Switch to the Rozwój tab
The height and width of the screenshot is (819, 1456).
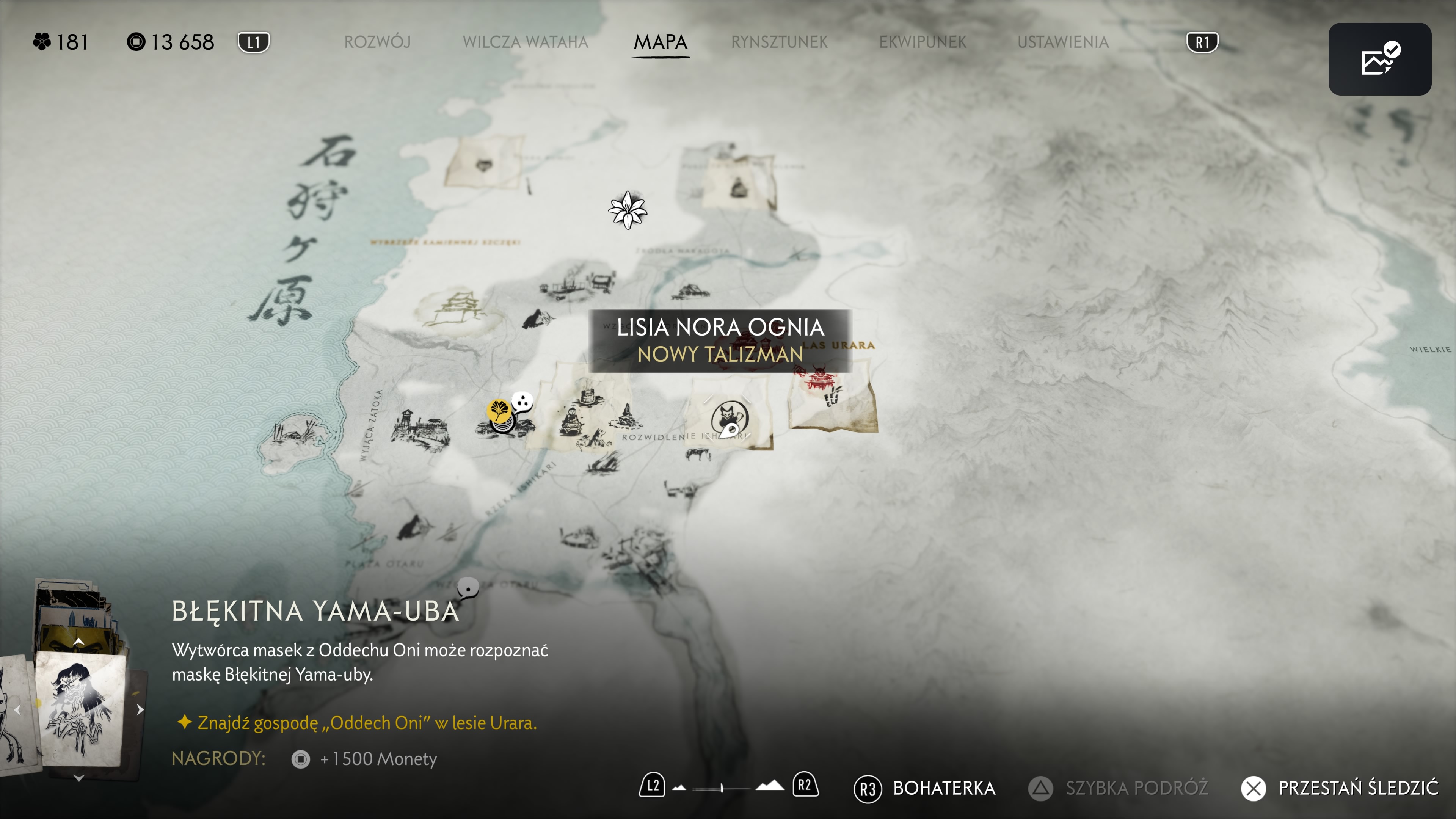[377, 42]
